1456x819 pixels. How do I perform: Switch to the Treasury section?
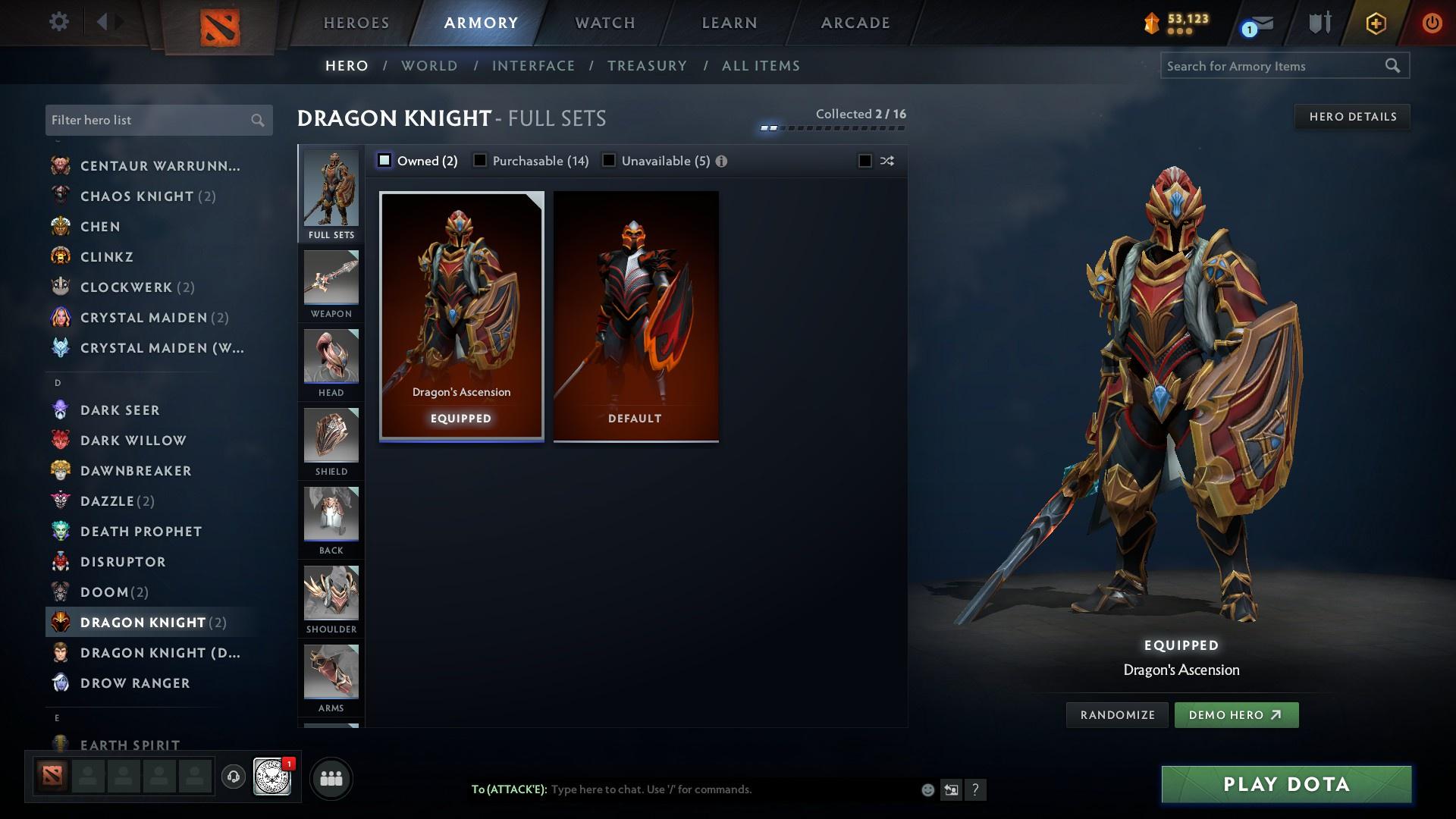(647, 66)
